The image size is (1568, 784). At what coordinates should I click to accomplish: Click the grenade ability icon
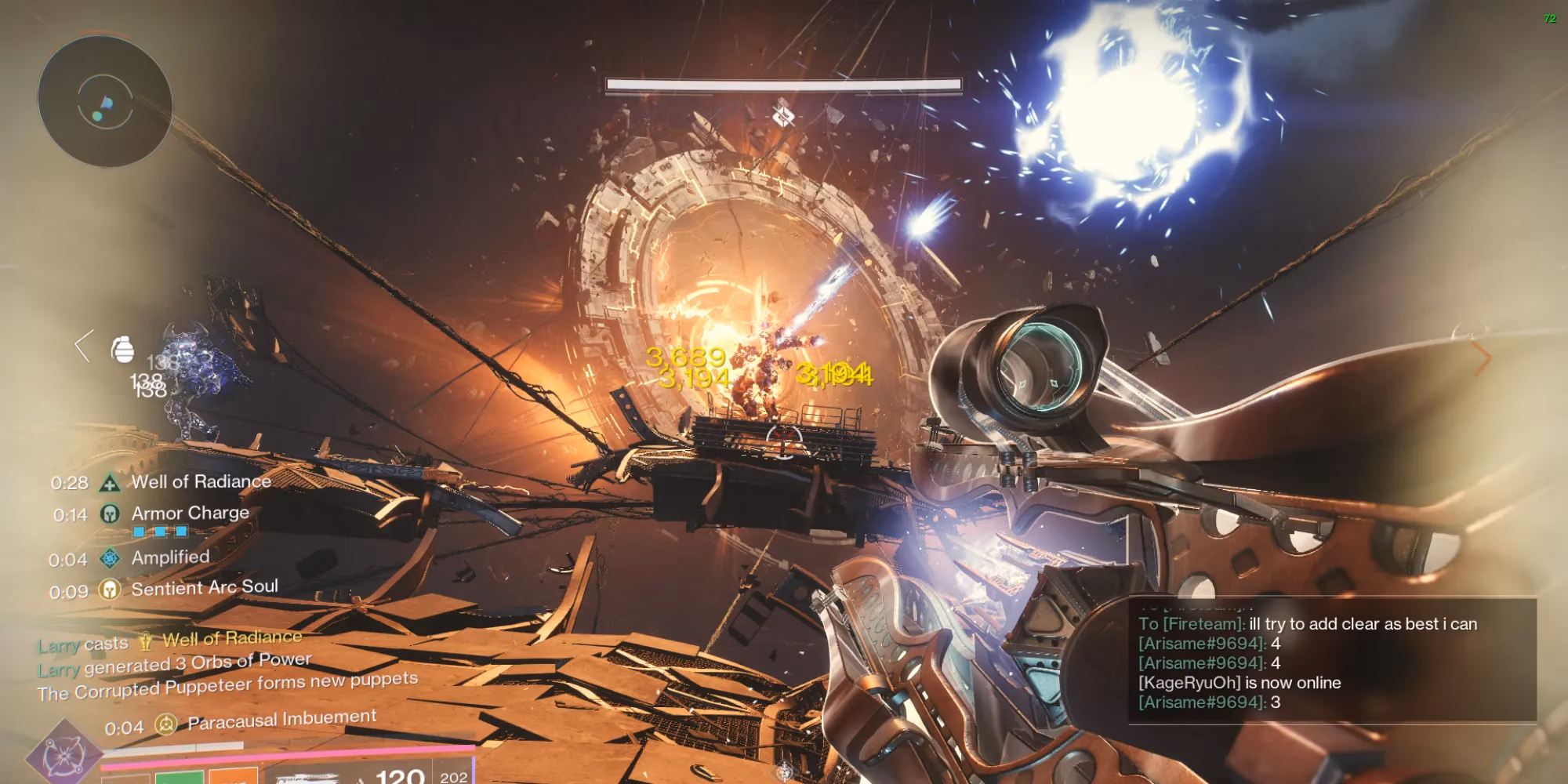(123, 349)
